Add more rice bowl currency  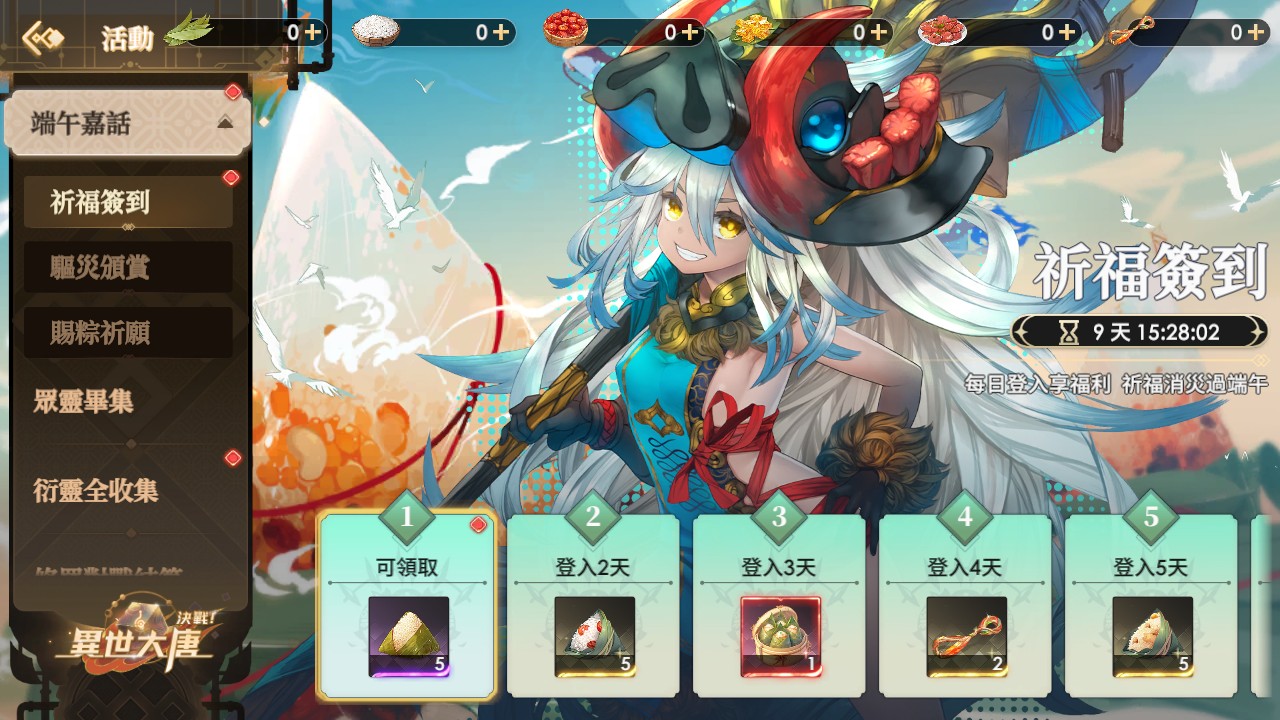click(x=501, y=32)
